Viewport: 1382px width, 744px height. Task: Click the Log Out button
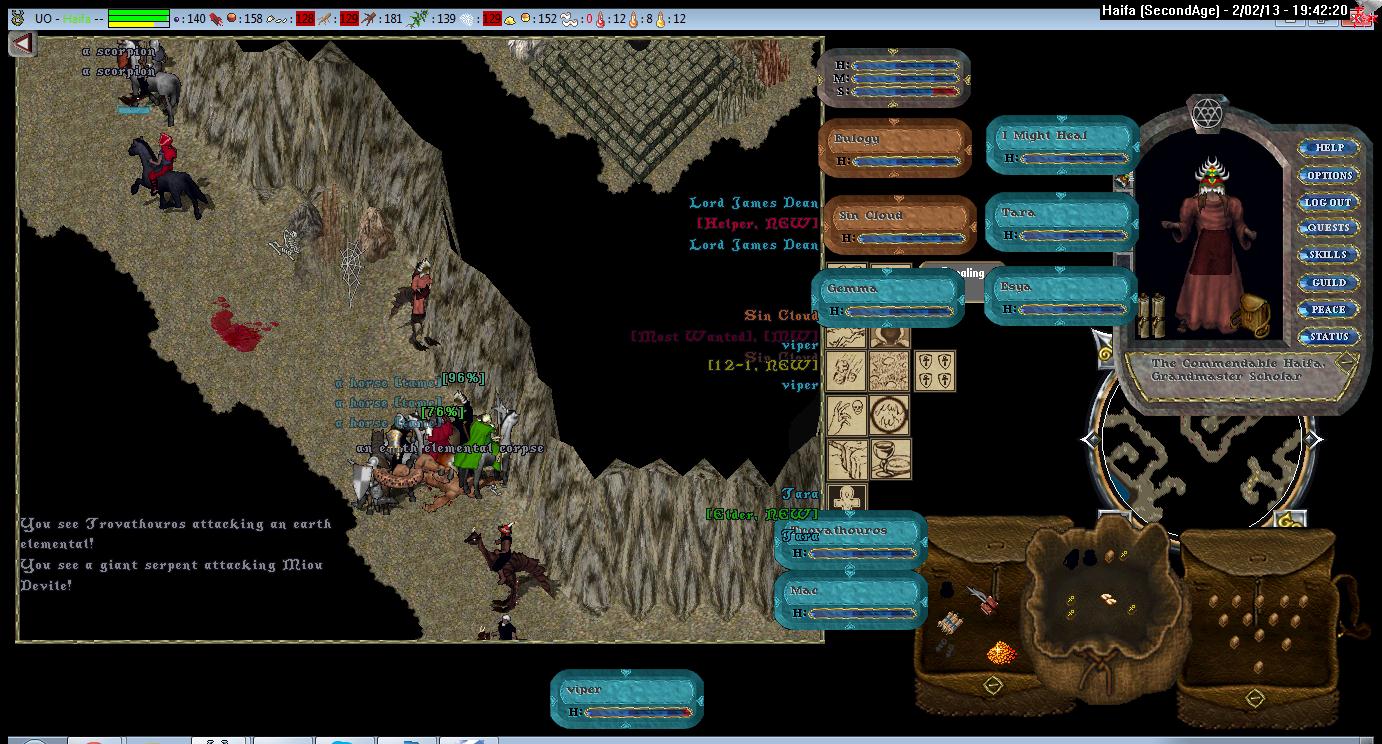(x=1329, y=202)
